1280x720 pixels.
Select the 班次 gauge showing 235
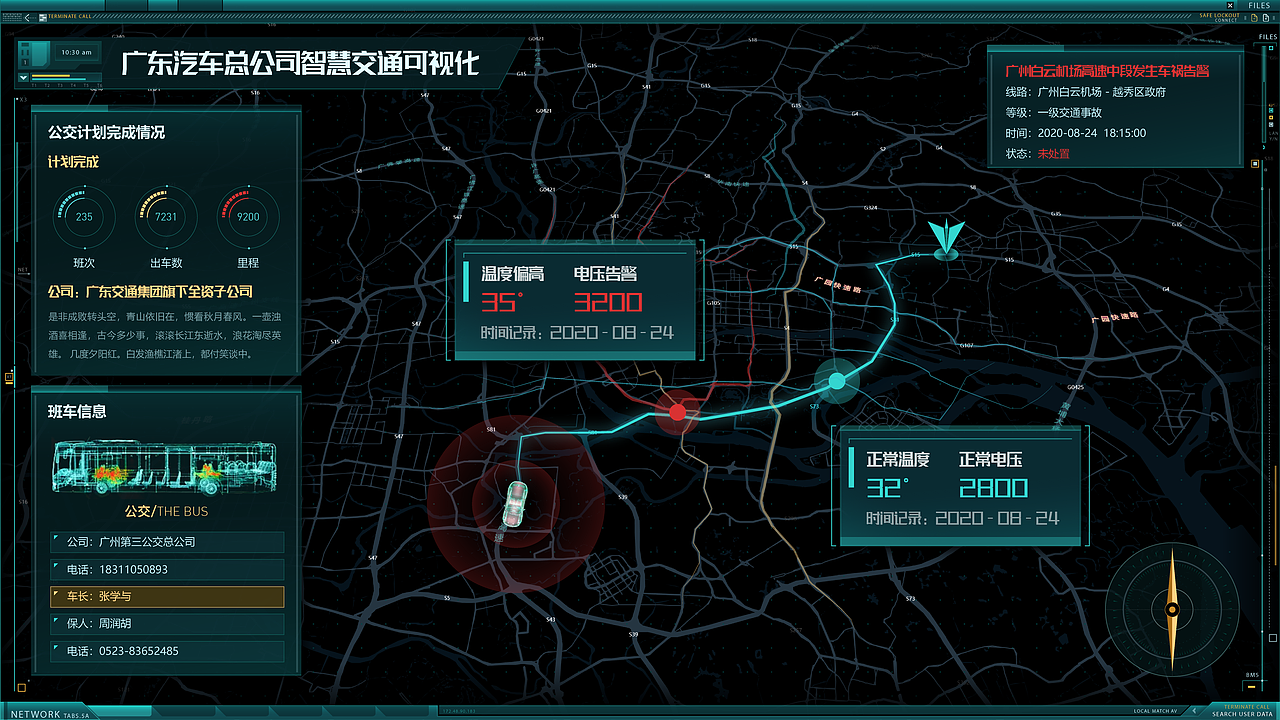(83, 217)
